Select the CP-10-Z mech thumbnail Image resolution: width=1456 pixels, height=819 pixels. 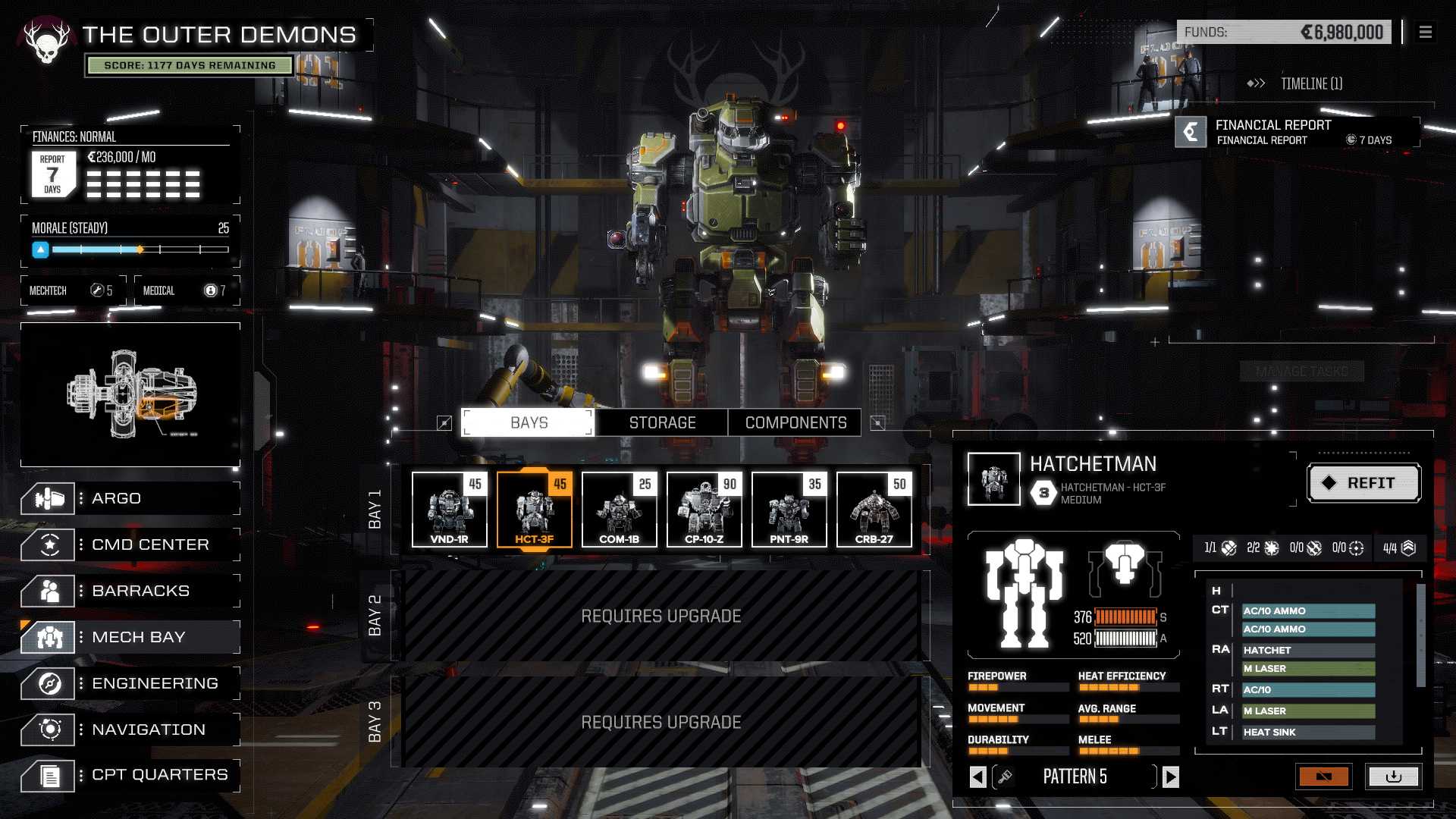click(704, 509)
